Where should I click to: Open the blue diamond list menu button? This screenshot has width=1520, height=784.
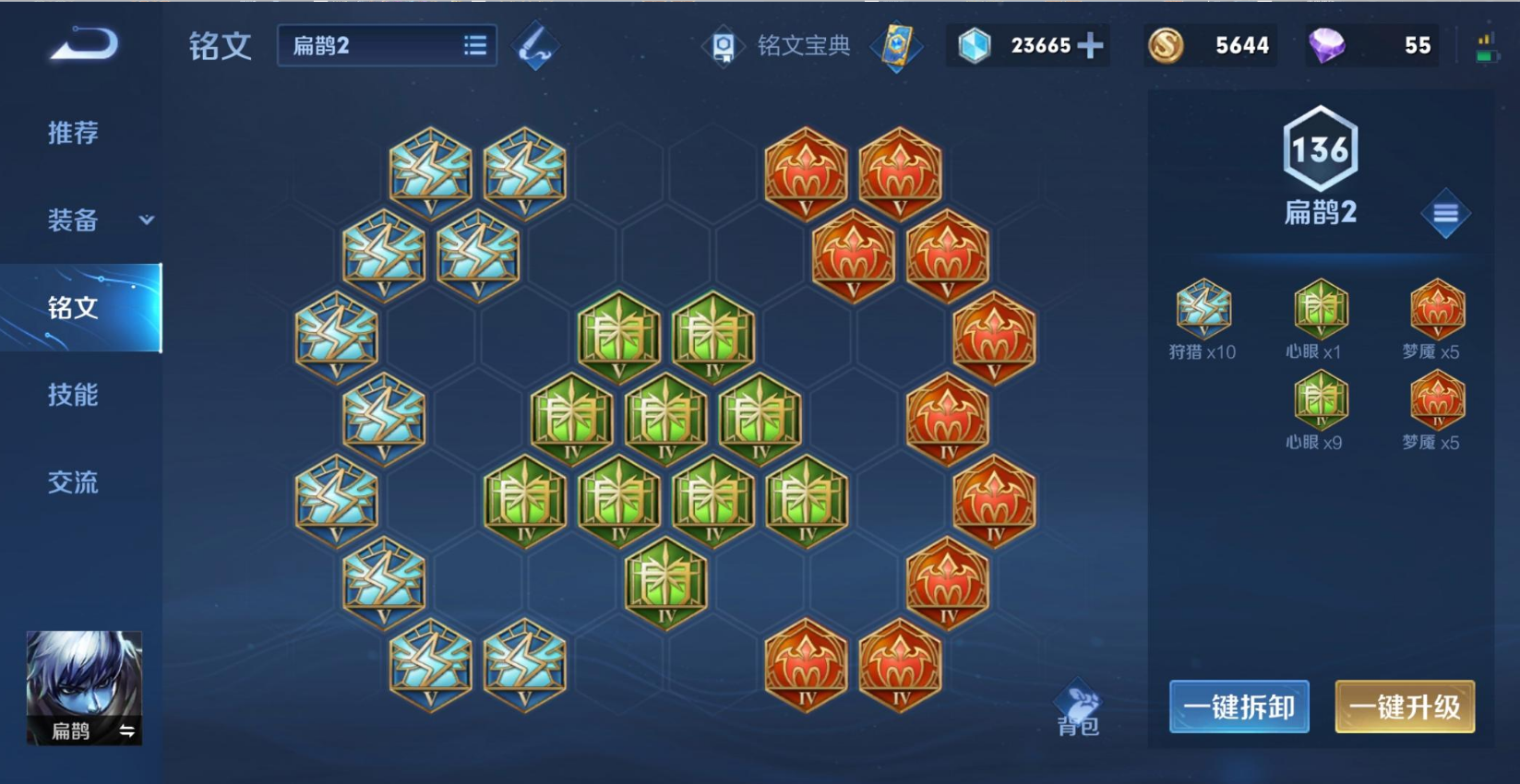click(1445, 214)
